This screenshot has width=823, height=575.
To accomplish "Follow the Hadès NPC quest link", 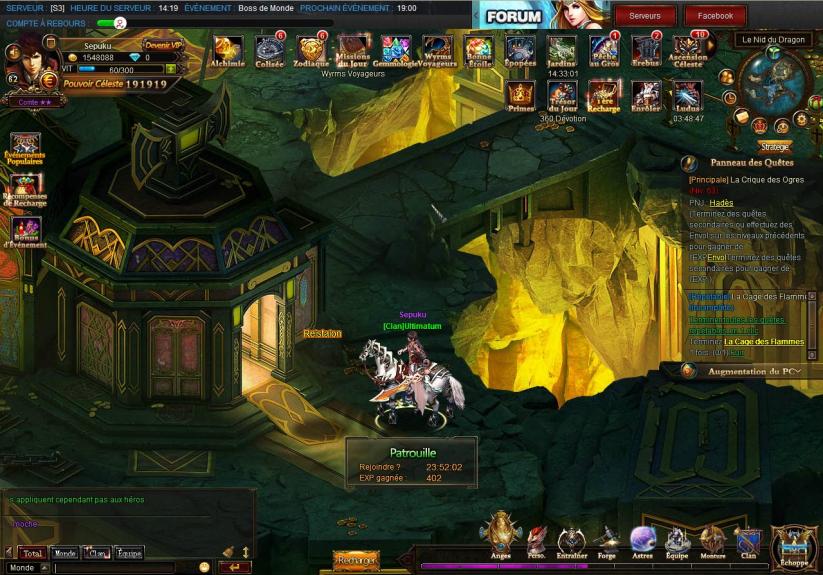I will coord(721,202).
